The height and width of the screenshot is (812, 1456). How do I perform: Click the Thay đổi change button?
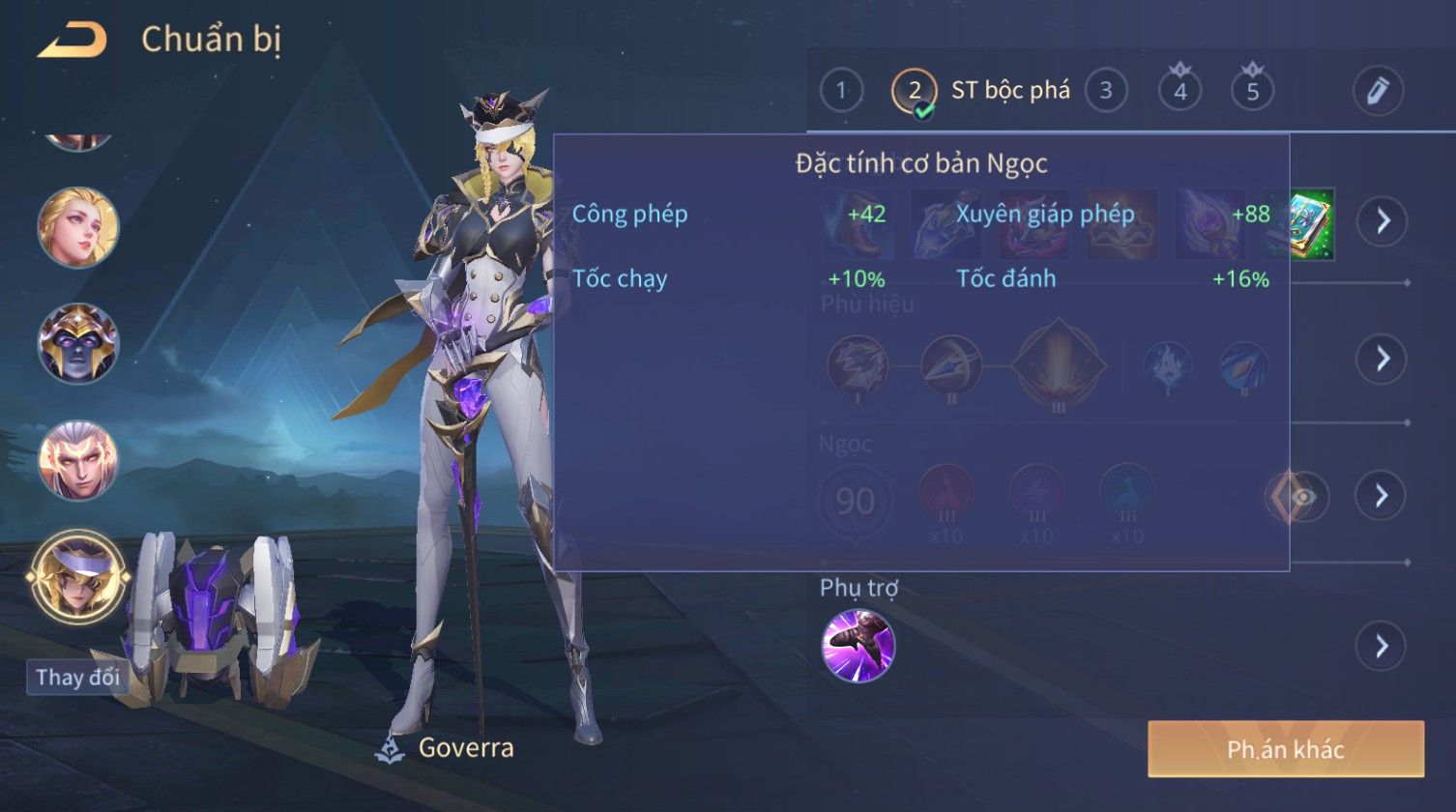point(77,678)
